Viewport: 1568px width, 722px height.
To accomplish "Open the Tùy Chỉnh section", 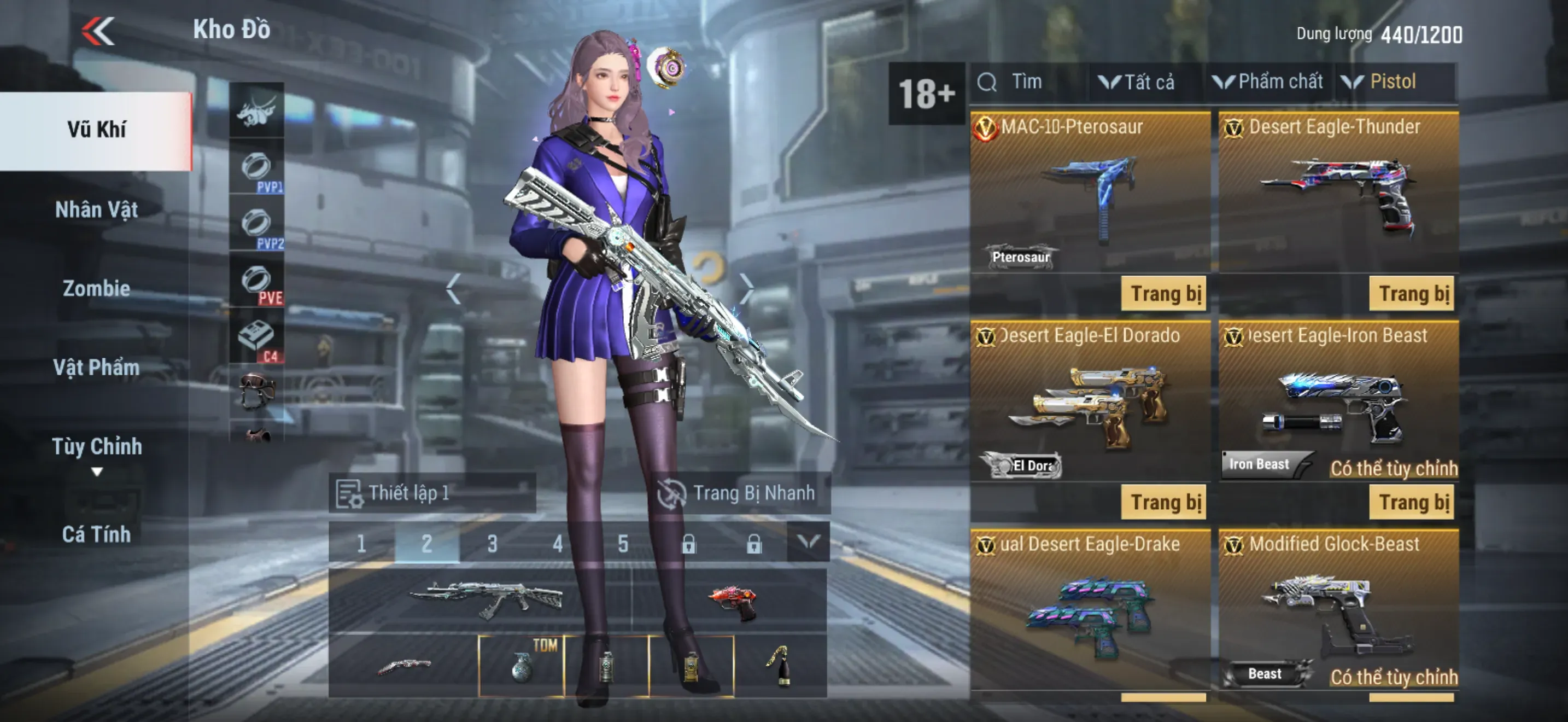I will pos(96,447).
